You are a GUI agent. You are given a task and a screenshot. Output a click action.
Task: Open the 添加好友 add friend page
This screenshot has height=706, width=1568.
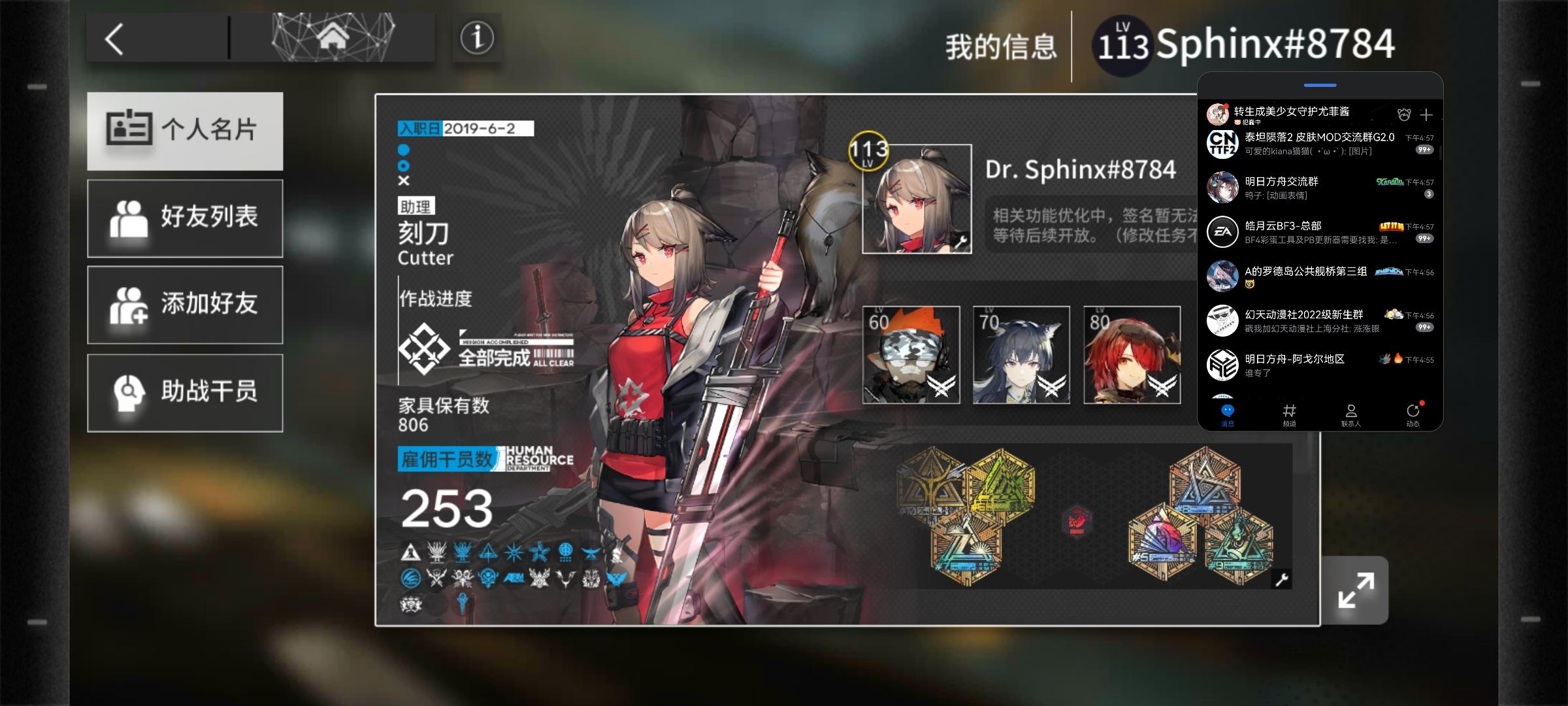pos(185,305)
